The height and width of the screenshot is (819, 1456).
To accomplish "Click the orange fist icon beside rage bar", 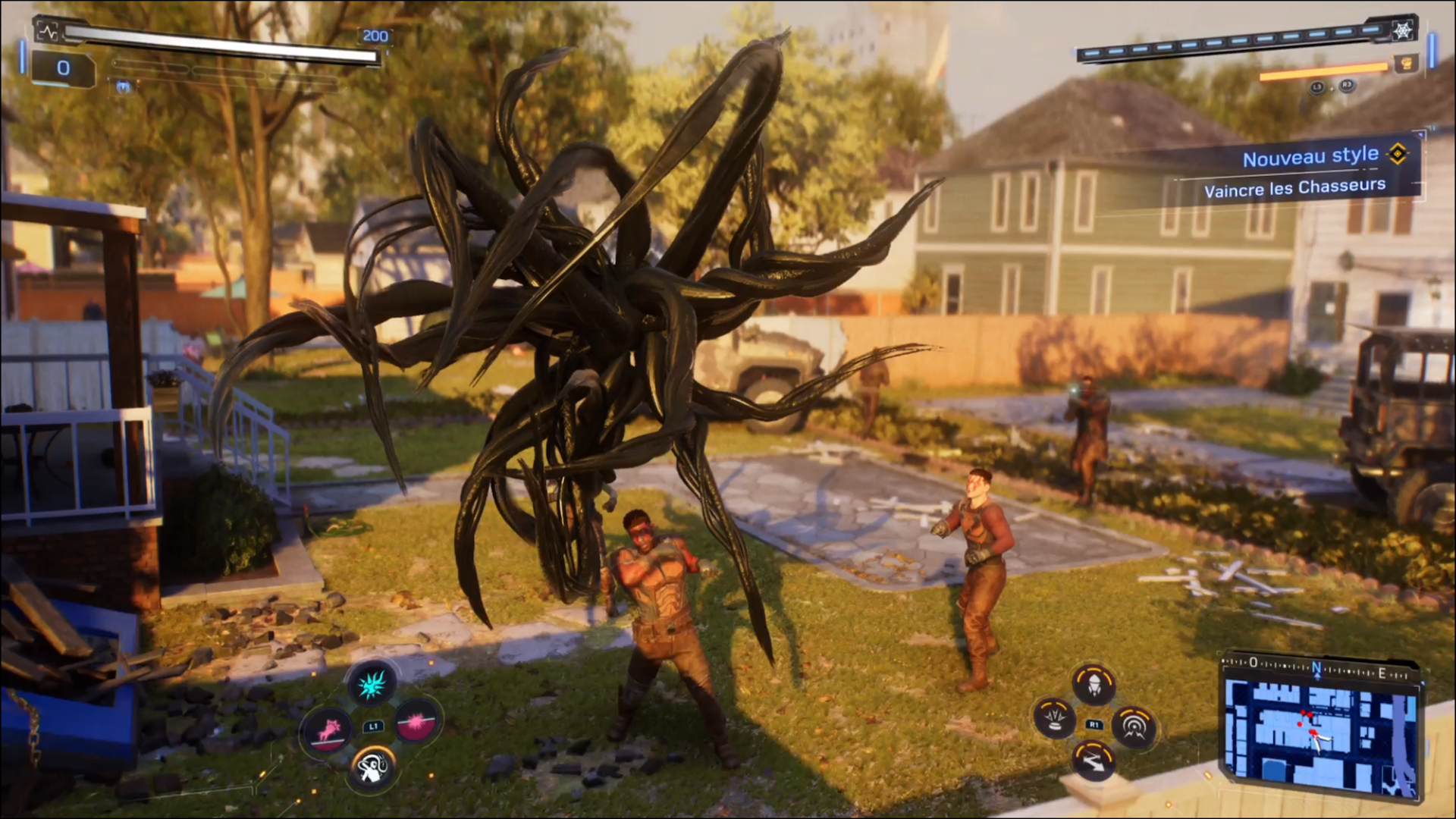I will [x=1405, y=64].
